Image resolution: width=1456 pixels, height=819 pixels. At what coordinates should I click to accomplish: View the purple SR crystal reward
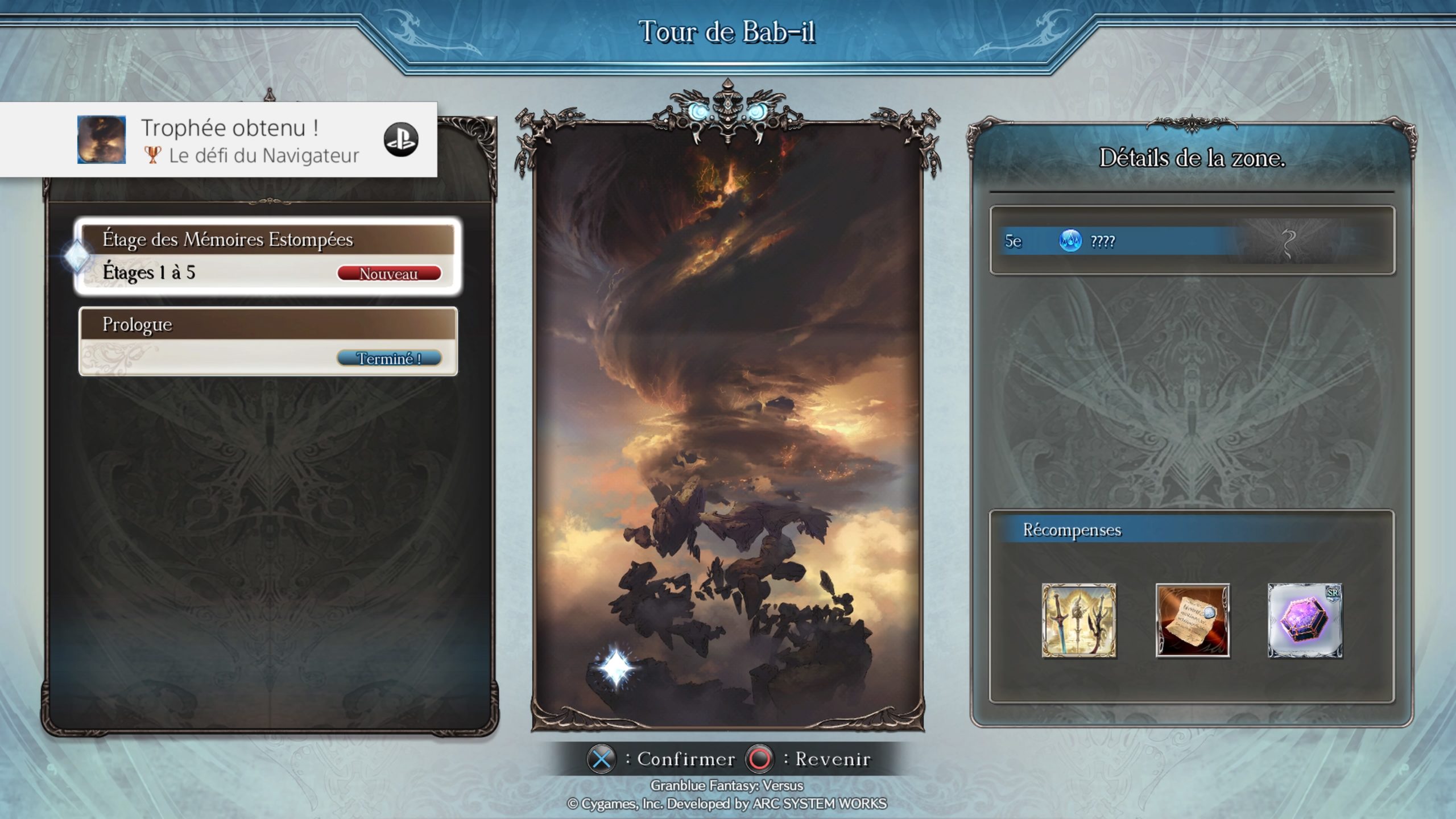[1305, 621]
